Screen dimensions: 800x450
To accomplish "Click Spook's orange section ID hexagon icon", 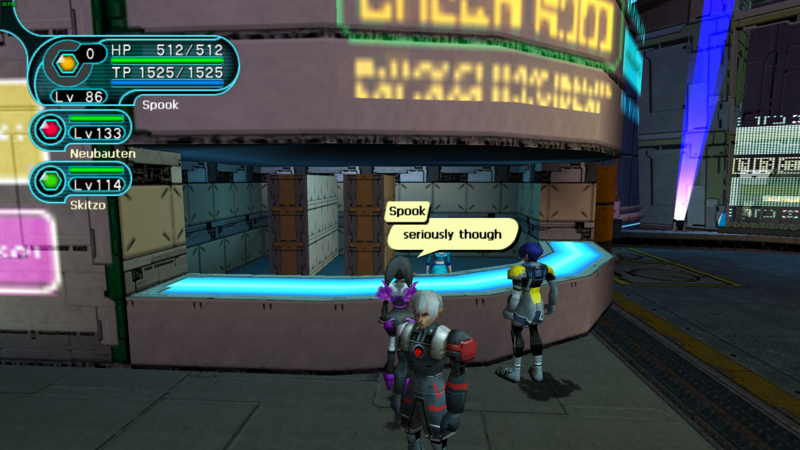I will 66,62.
